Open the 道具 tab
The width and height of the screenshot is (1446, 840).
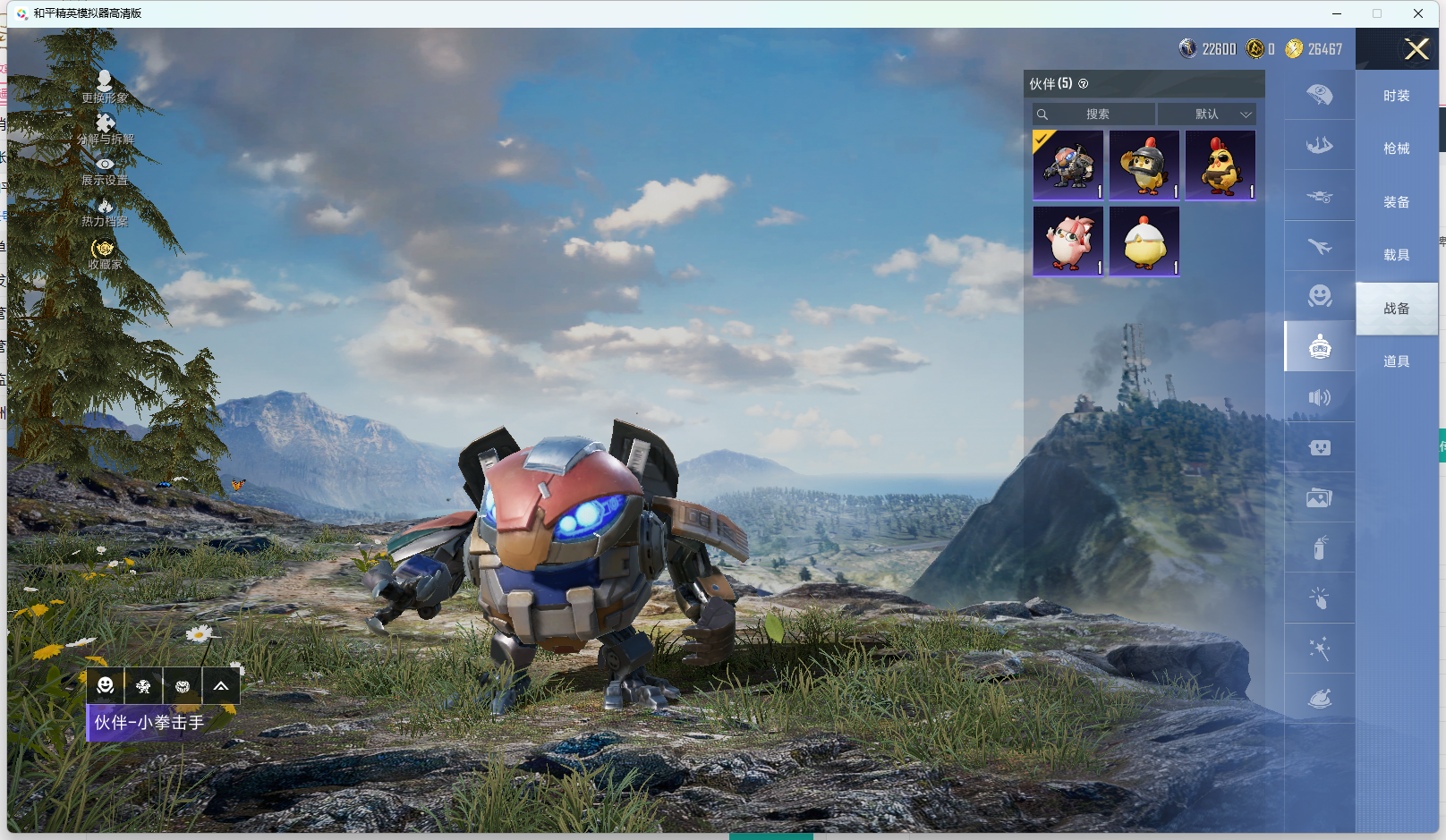(x=1396, y=361)
